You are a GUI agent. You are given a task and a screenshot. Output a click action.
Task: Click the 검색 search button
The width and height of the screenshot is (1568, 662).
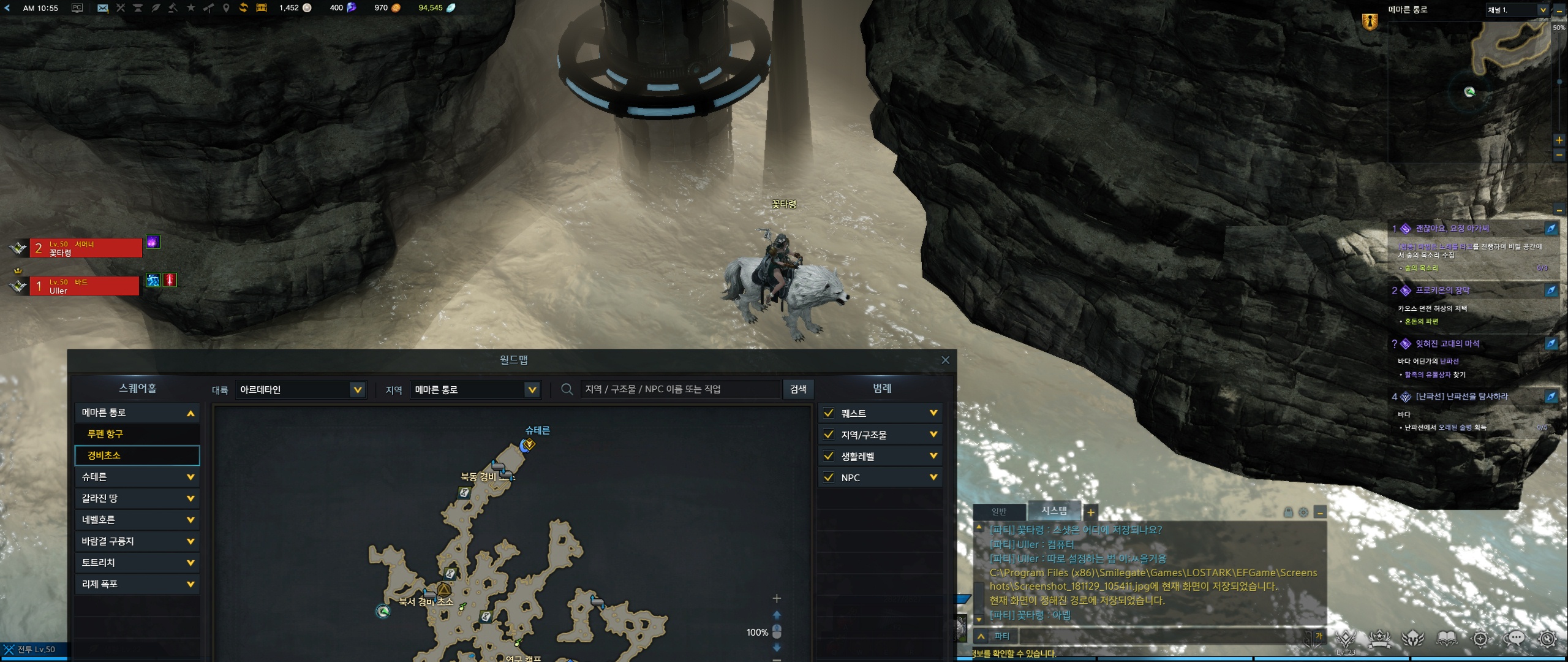[797, 389]
